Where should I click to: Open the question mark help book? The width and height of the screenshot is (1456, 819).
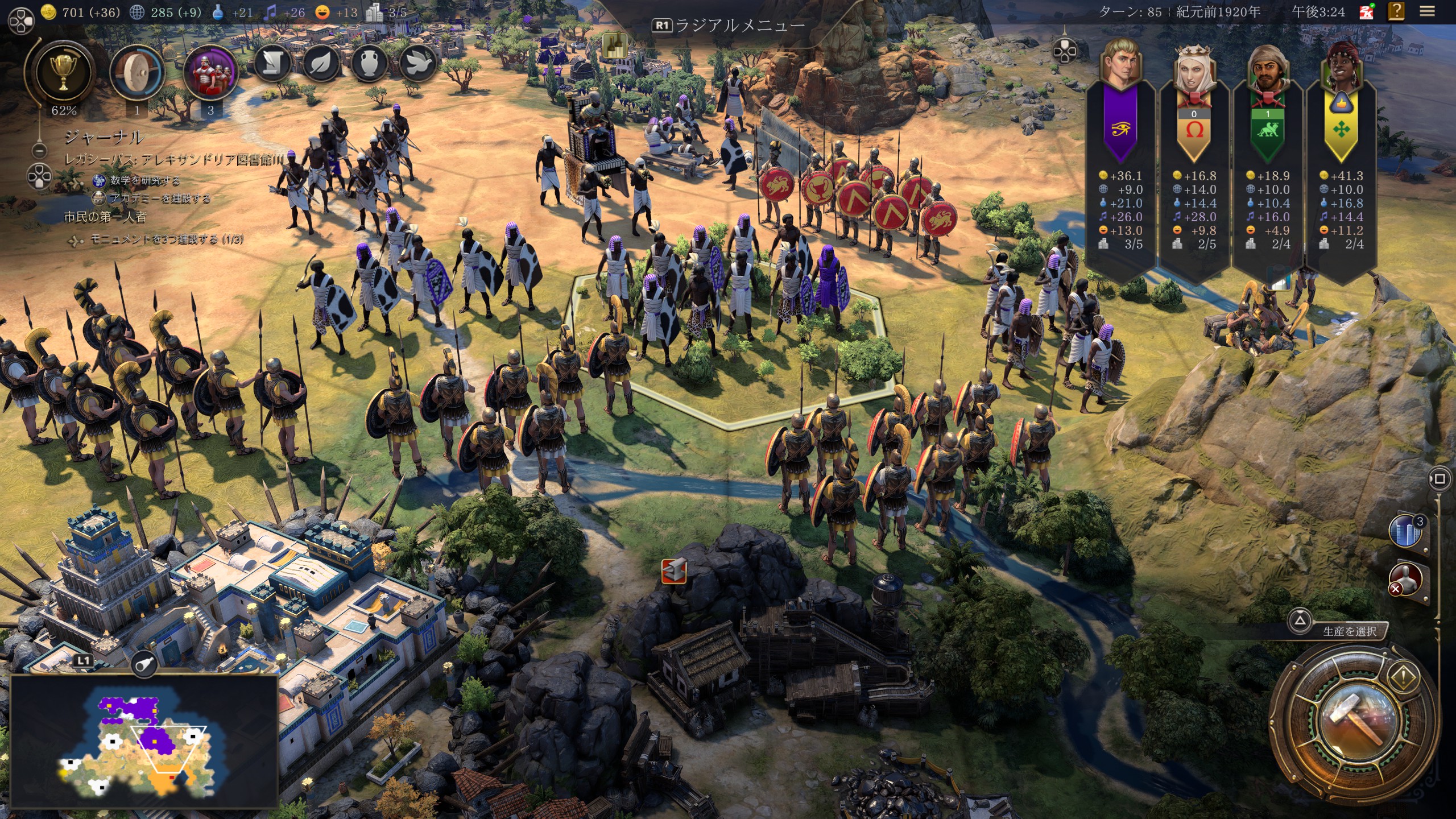1396,11
